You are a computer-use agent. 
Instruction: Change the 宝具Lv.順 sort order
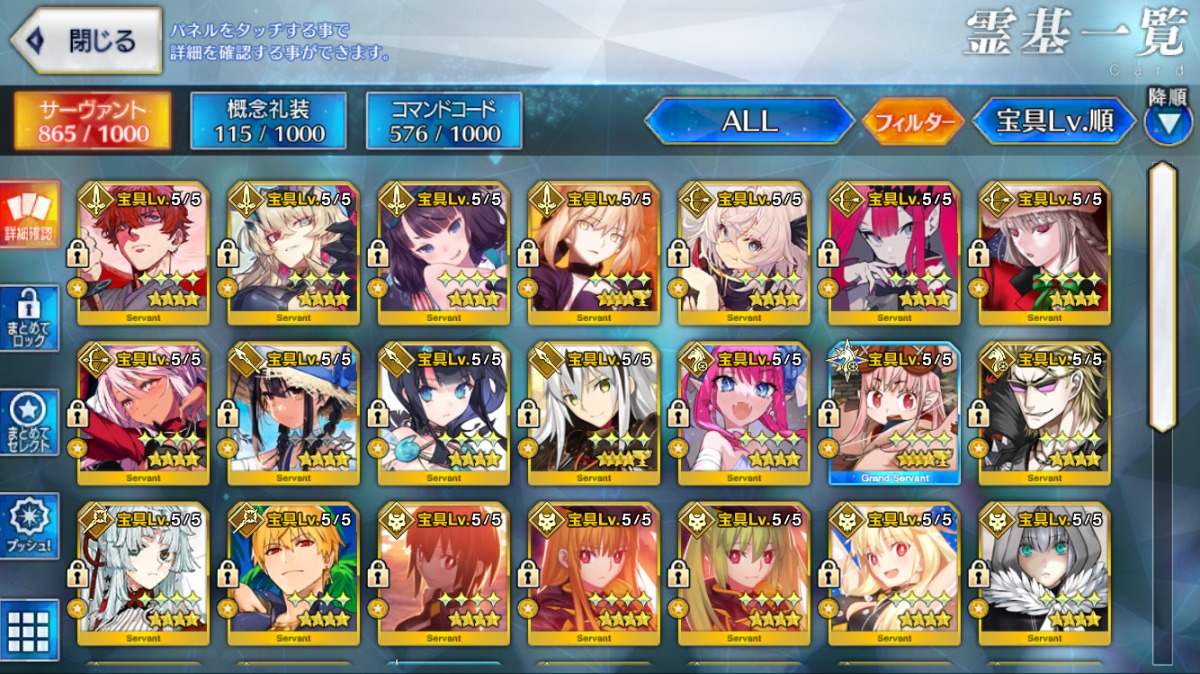pos(1054,121)
